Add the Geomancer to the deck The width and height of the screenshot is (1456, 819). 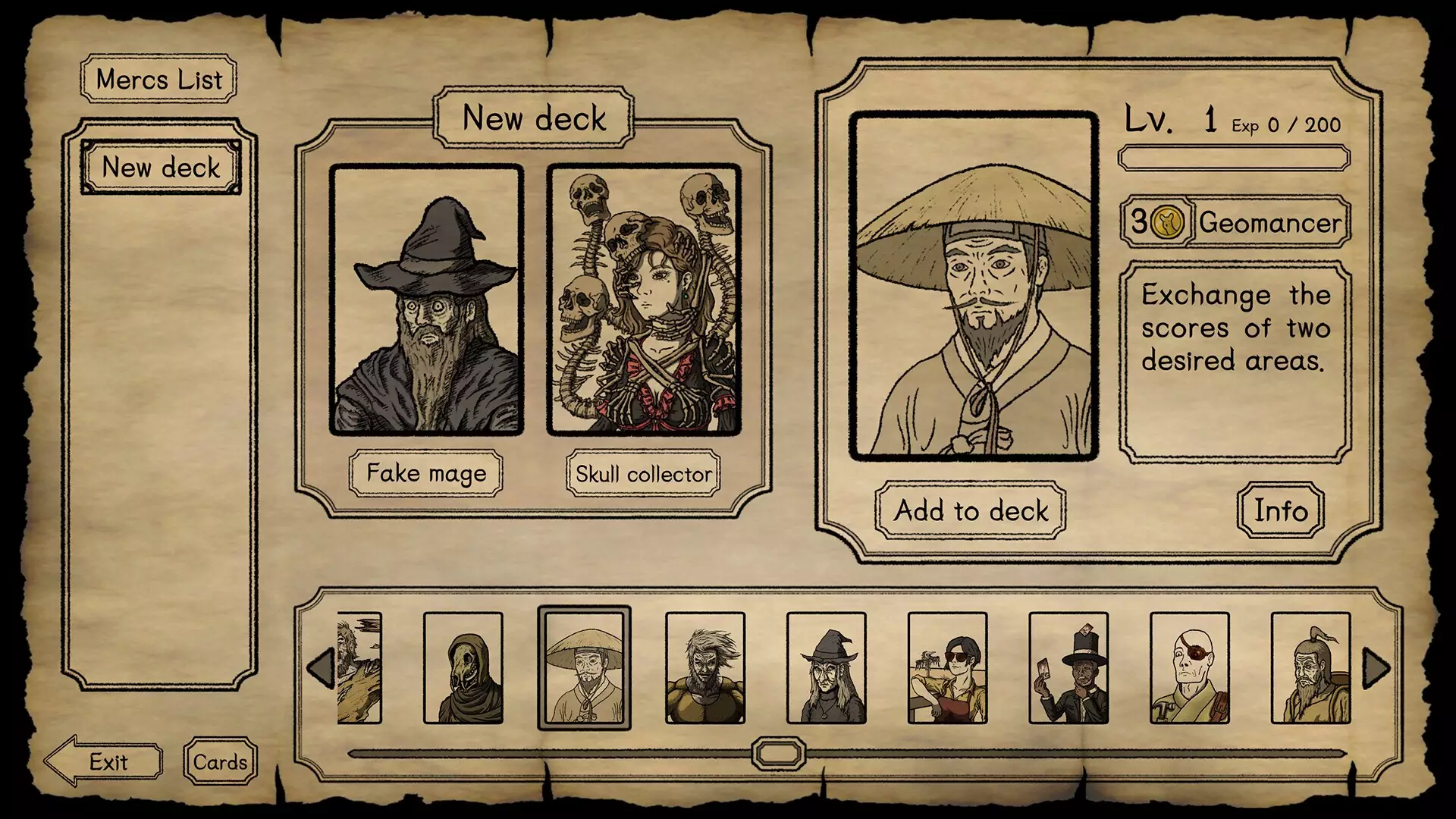tap(970, 512)
